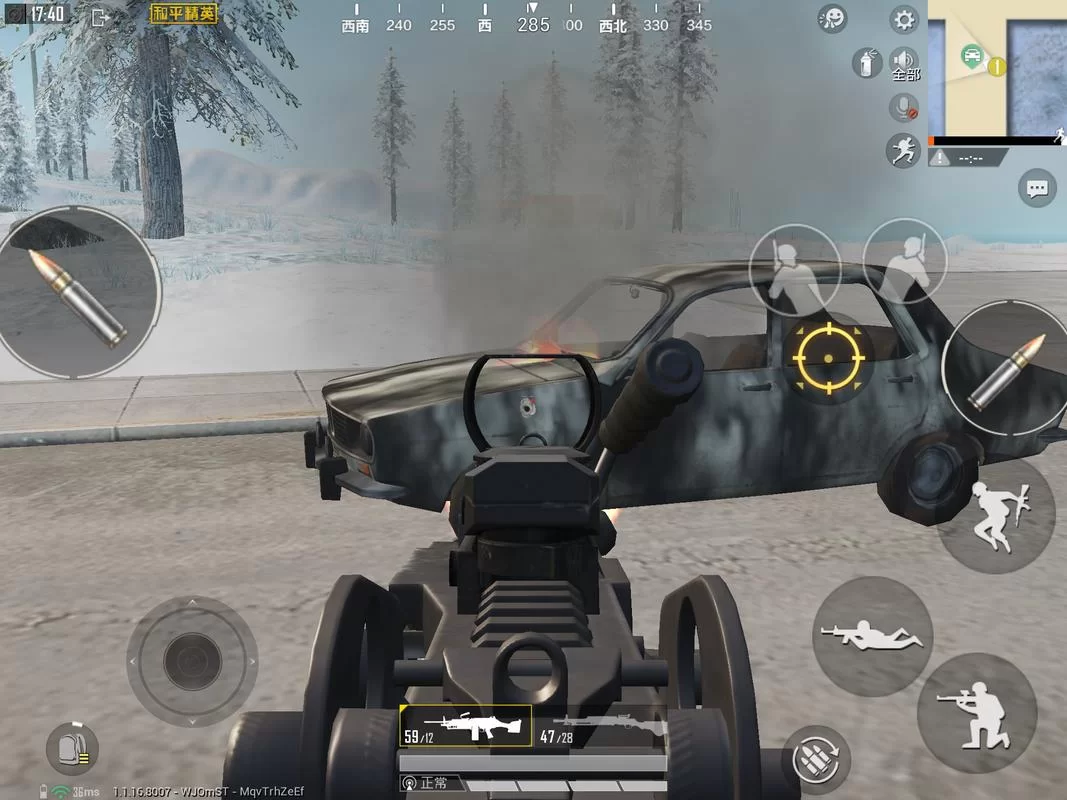Go prone with the lying soldier button
This screenshot has height=800, width=1067.
pyautogui.click(x=872, y=635)
